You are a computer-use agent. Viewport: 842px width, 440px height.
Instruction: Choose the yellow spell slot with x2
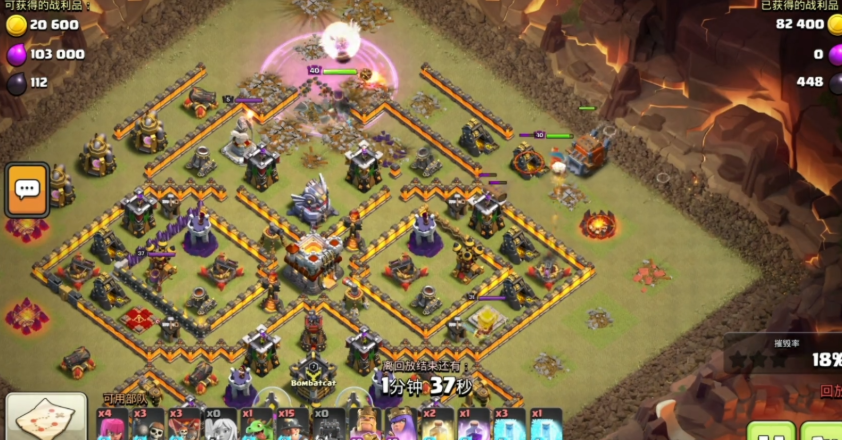pyautogui.click(x=437, y=424)
